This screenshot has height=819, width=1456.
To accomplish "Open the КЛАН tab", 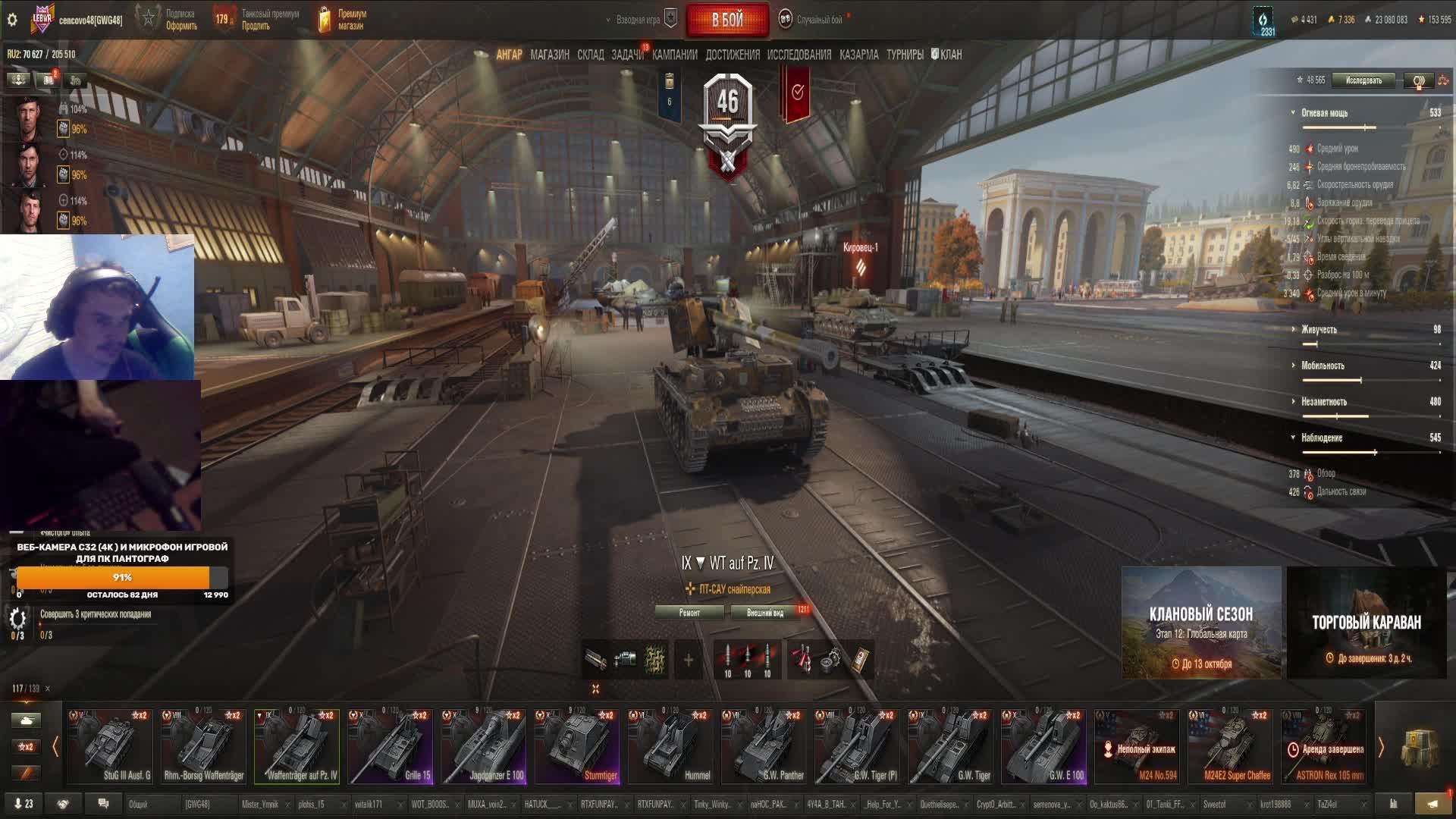I will point(946,55).
